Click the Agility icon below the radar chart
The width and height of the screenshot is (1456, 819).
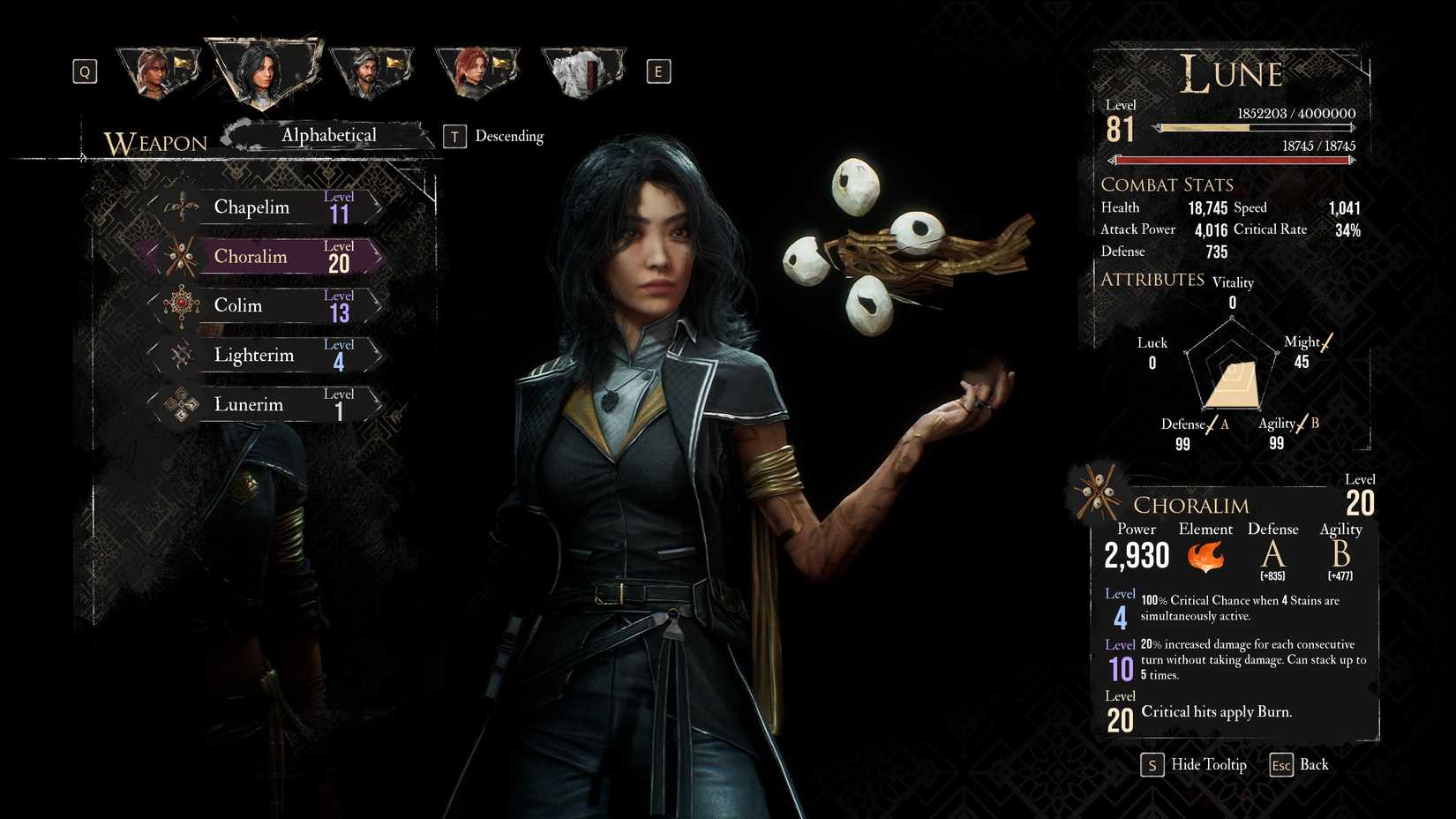pyautogui.click(x=1300, y=422)
